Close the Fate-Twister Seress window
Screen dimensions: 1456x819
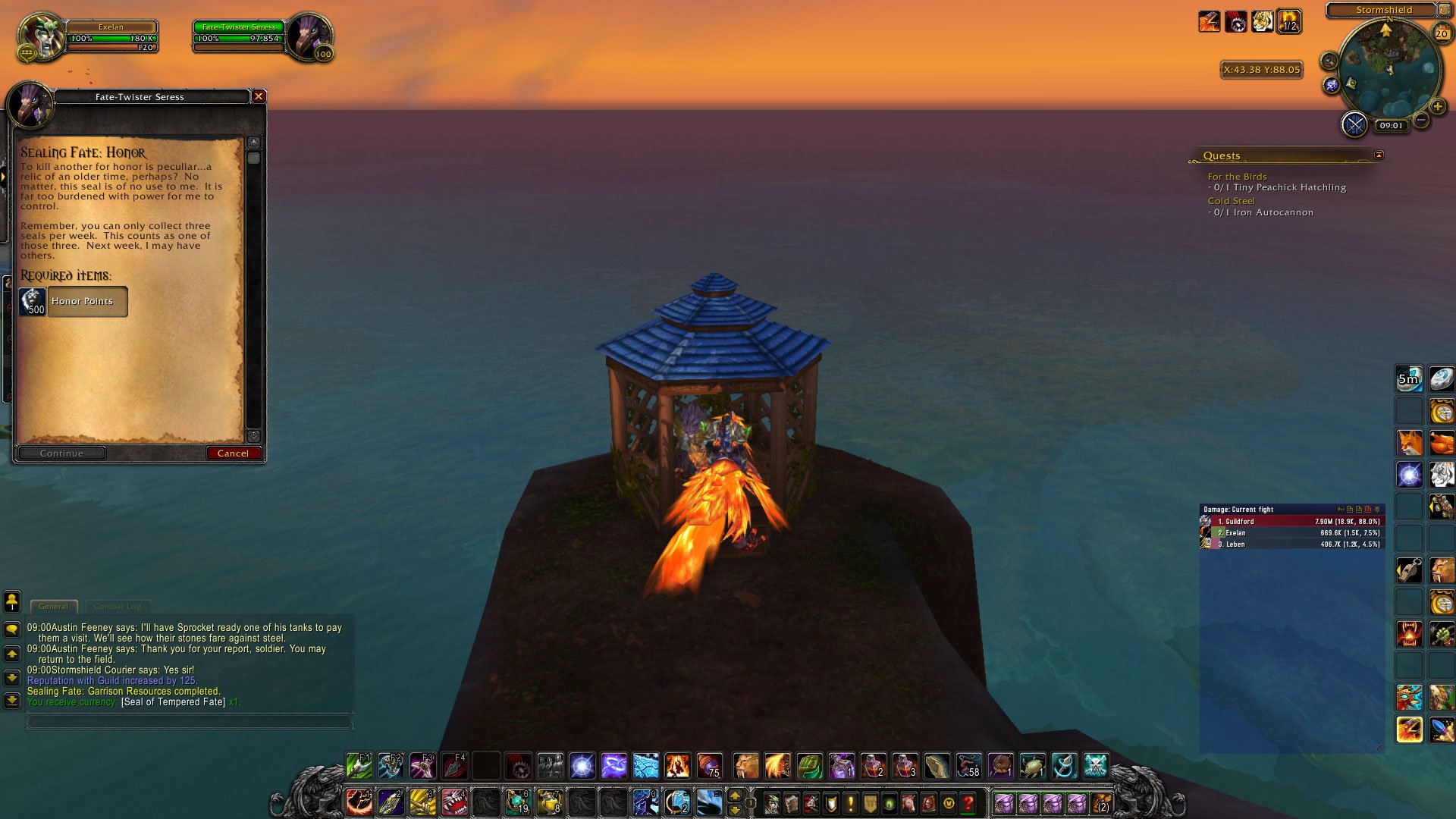coord(259,96)
